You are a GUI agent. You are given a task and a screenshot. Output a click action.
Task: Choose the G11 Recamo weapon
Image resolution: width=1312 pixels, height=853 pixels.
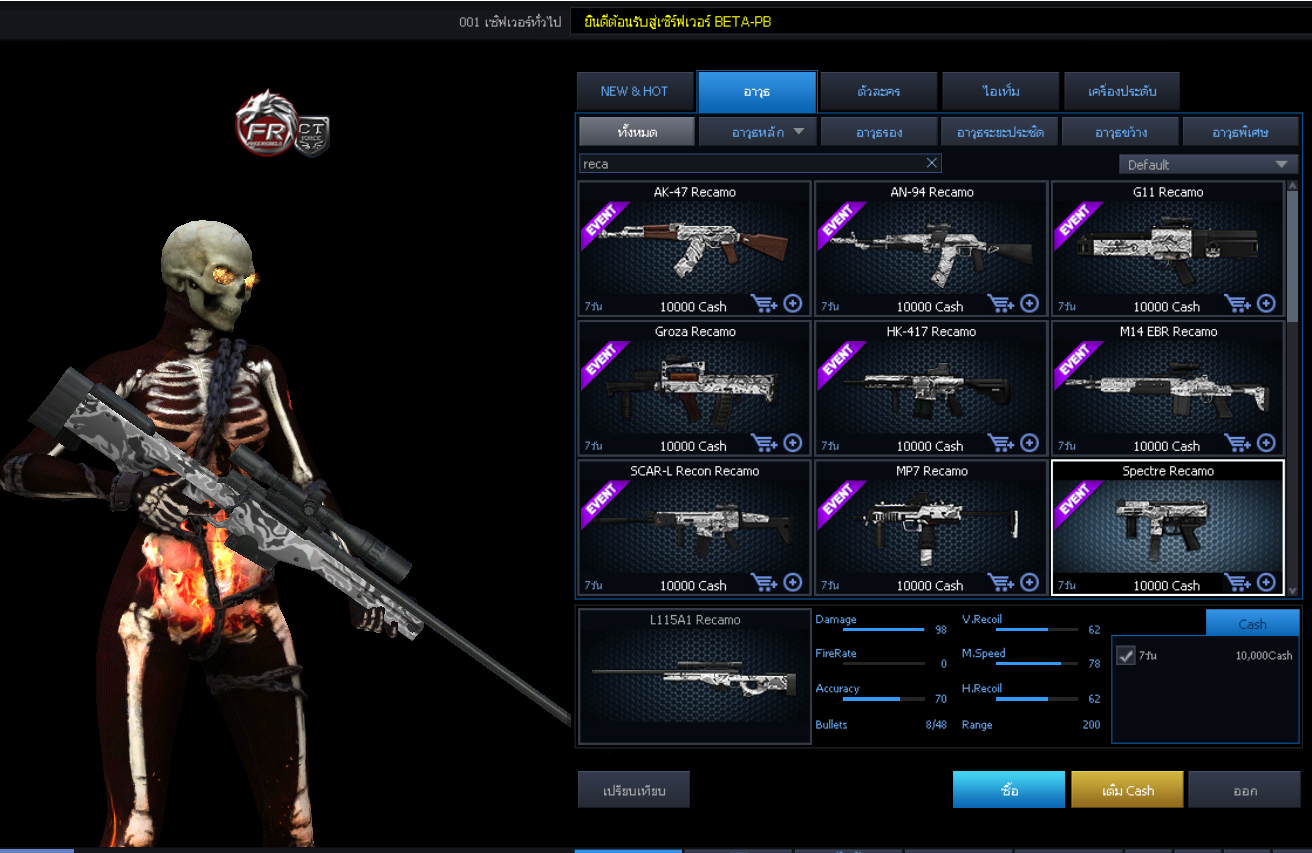1167,247
